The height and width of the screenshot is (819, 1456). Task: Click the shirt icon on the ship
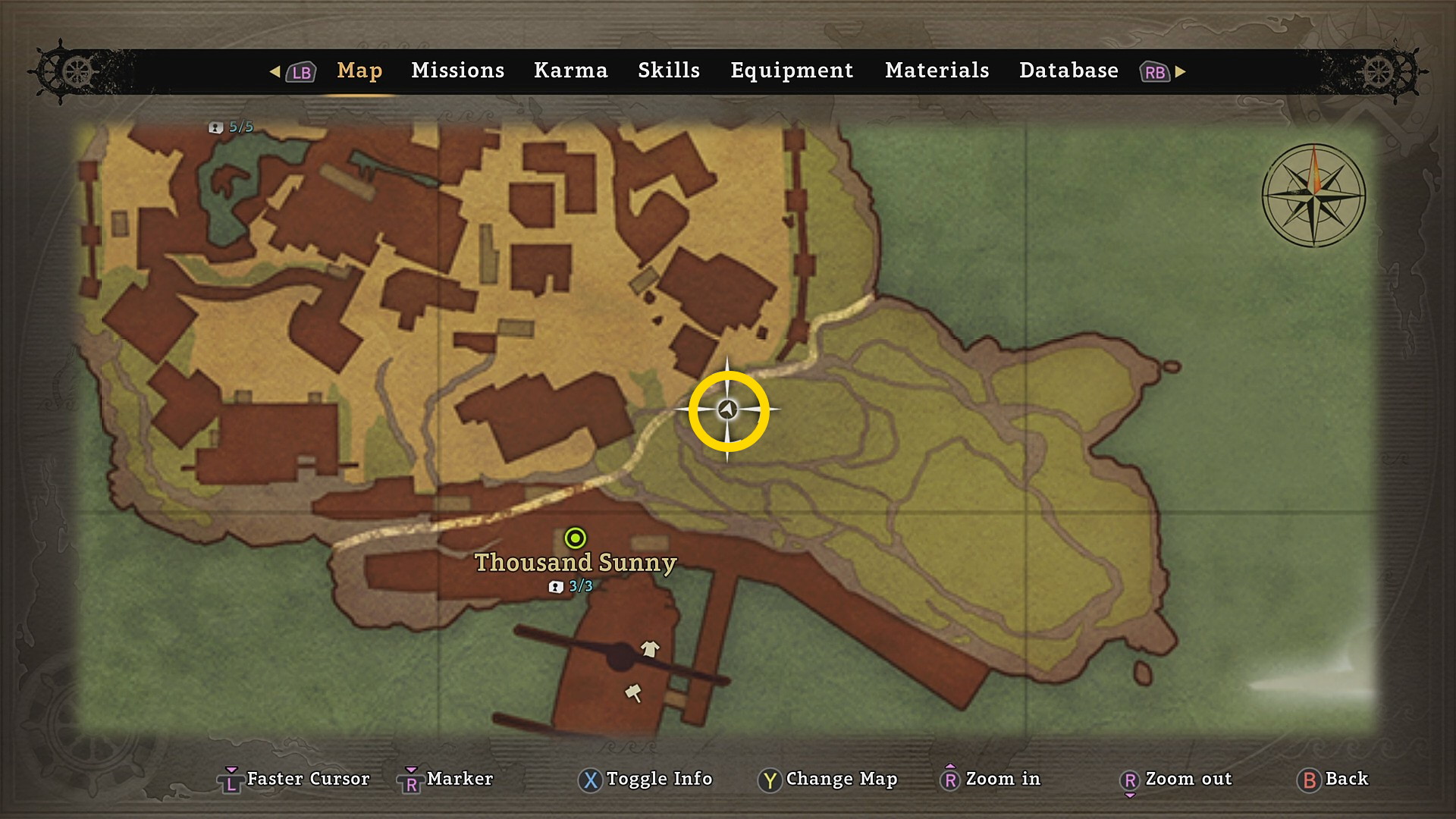(x=650, y=648)
